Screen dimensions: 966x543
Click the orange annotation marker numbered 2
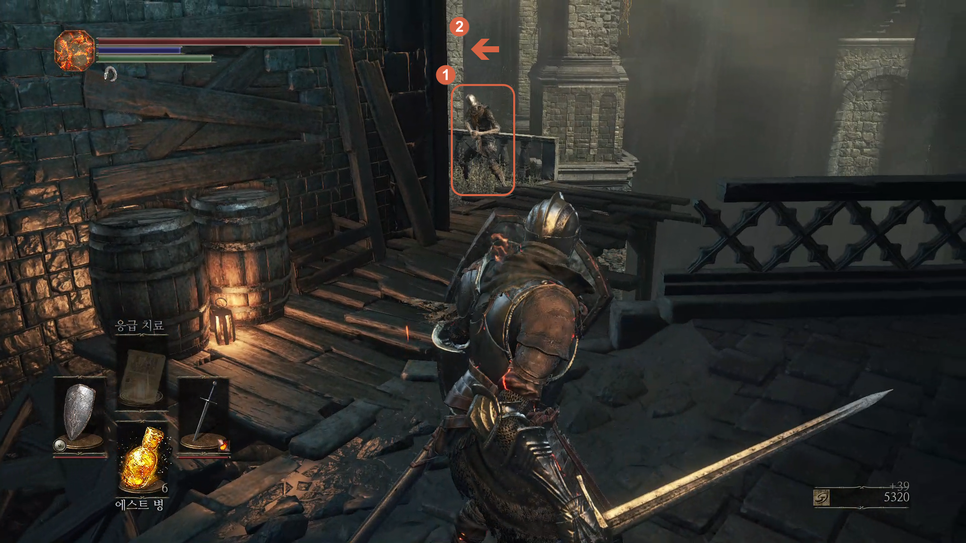coord(459,27)
